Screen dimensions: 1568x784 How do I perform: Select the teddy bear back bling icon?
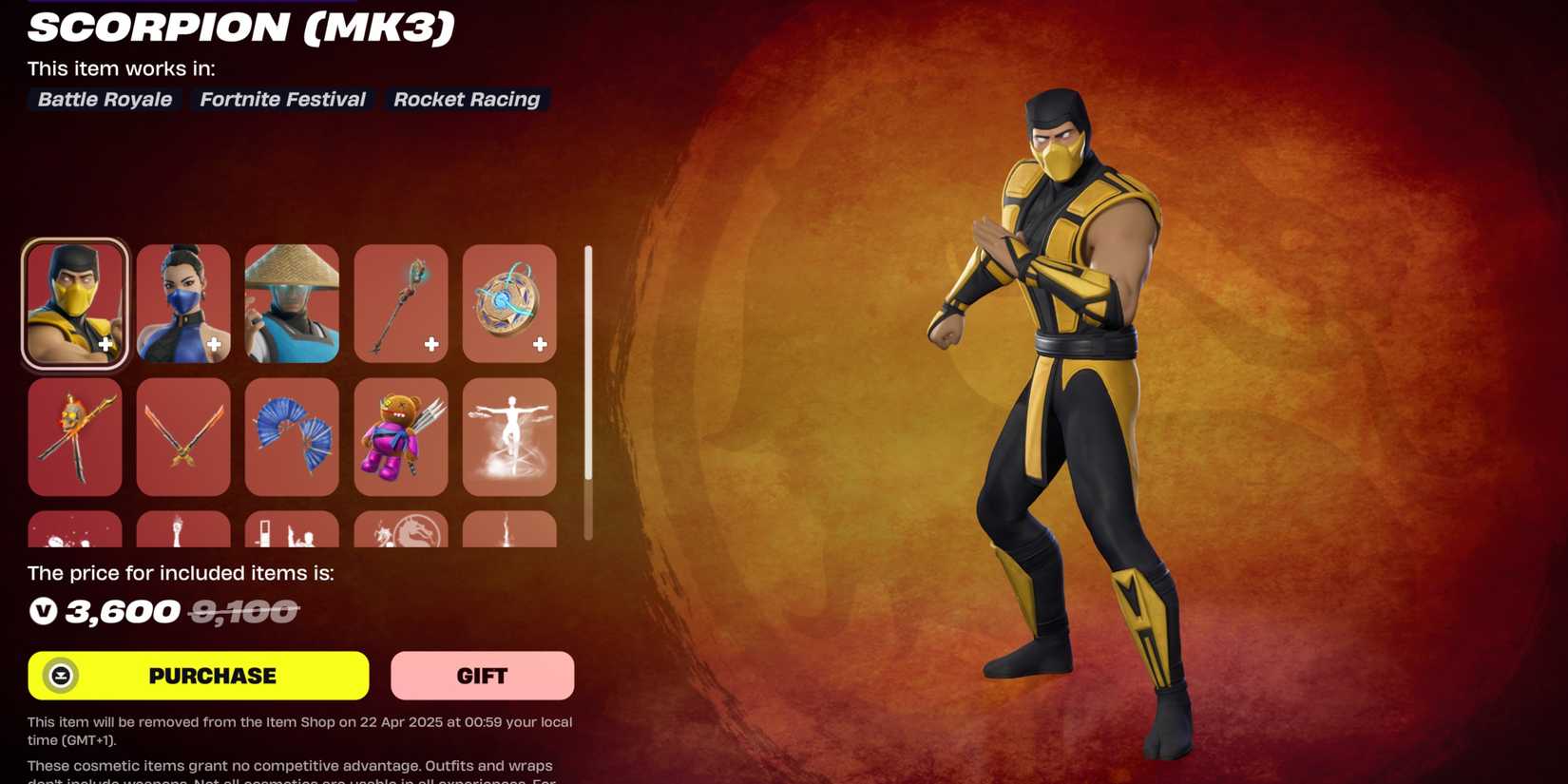click(400, 437)
